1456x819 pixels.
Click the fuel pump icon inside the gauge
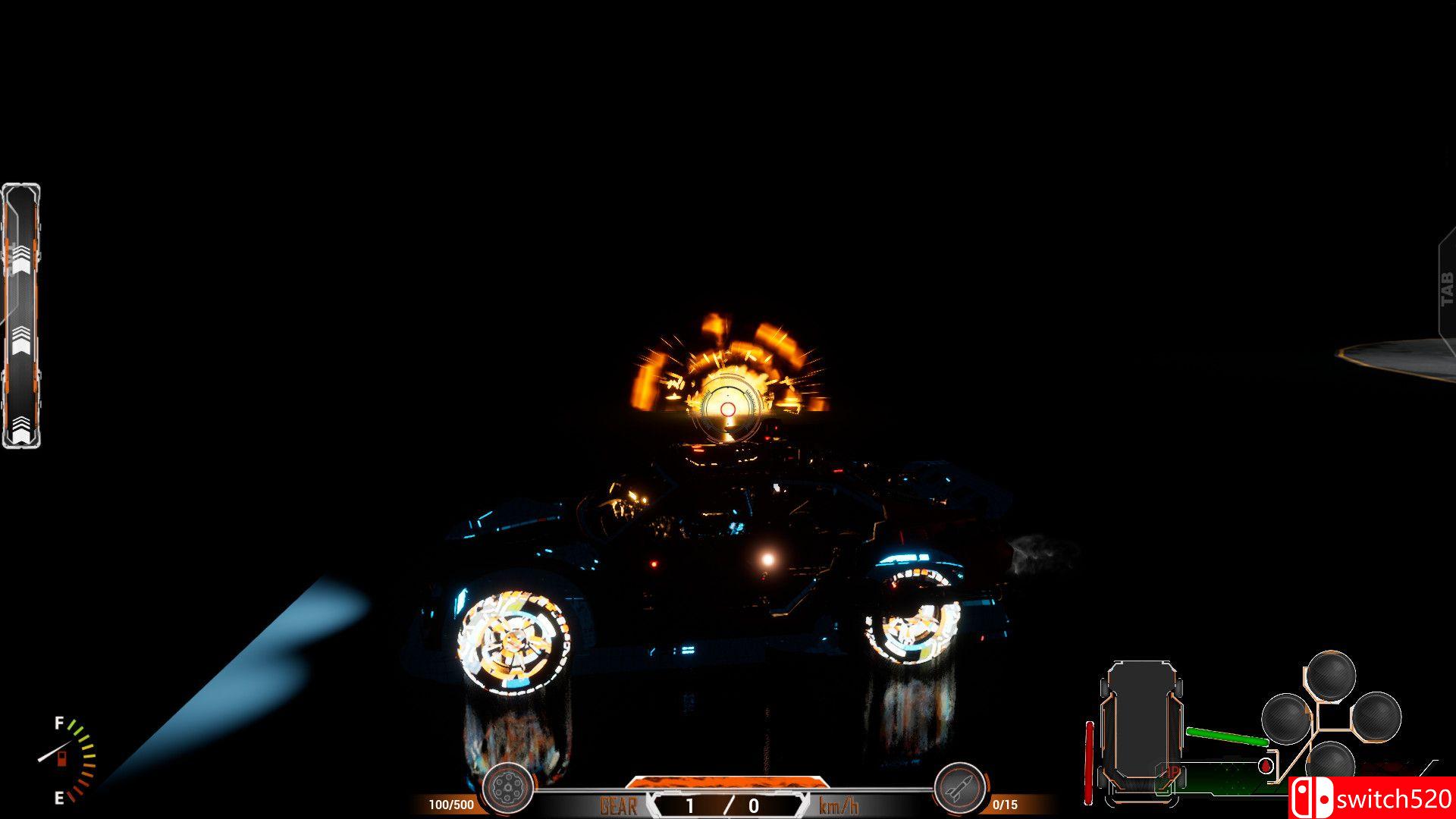62,759
